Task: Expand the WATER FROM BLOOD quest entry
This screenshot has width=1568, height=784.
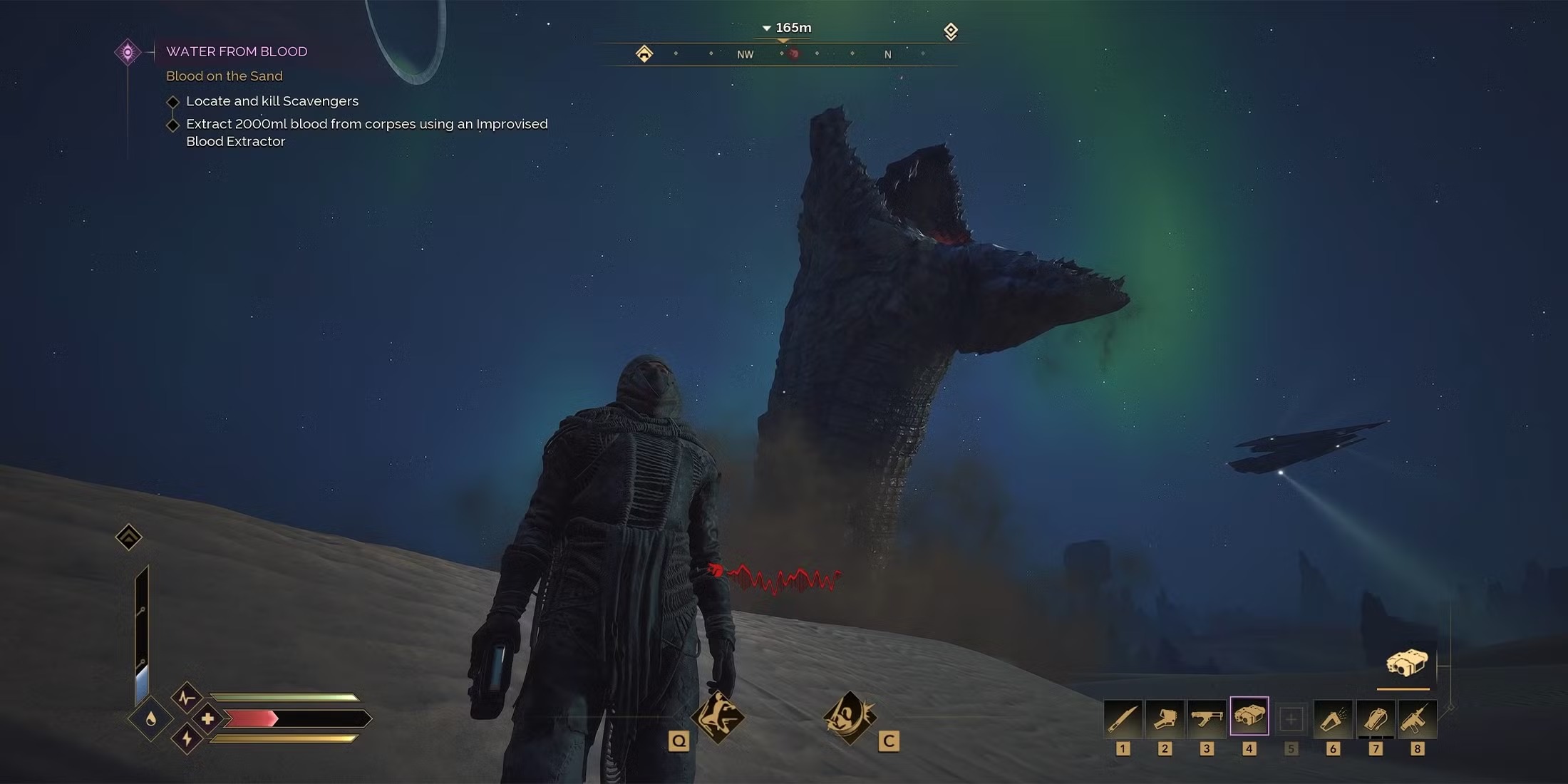Action: (237, 51)
